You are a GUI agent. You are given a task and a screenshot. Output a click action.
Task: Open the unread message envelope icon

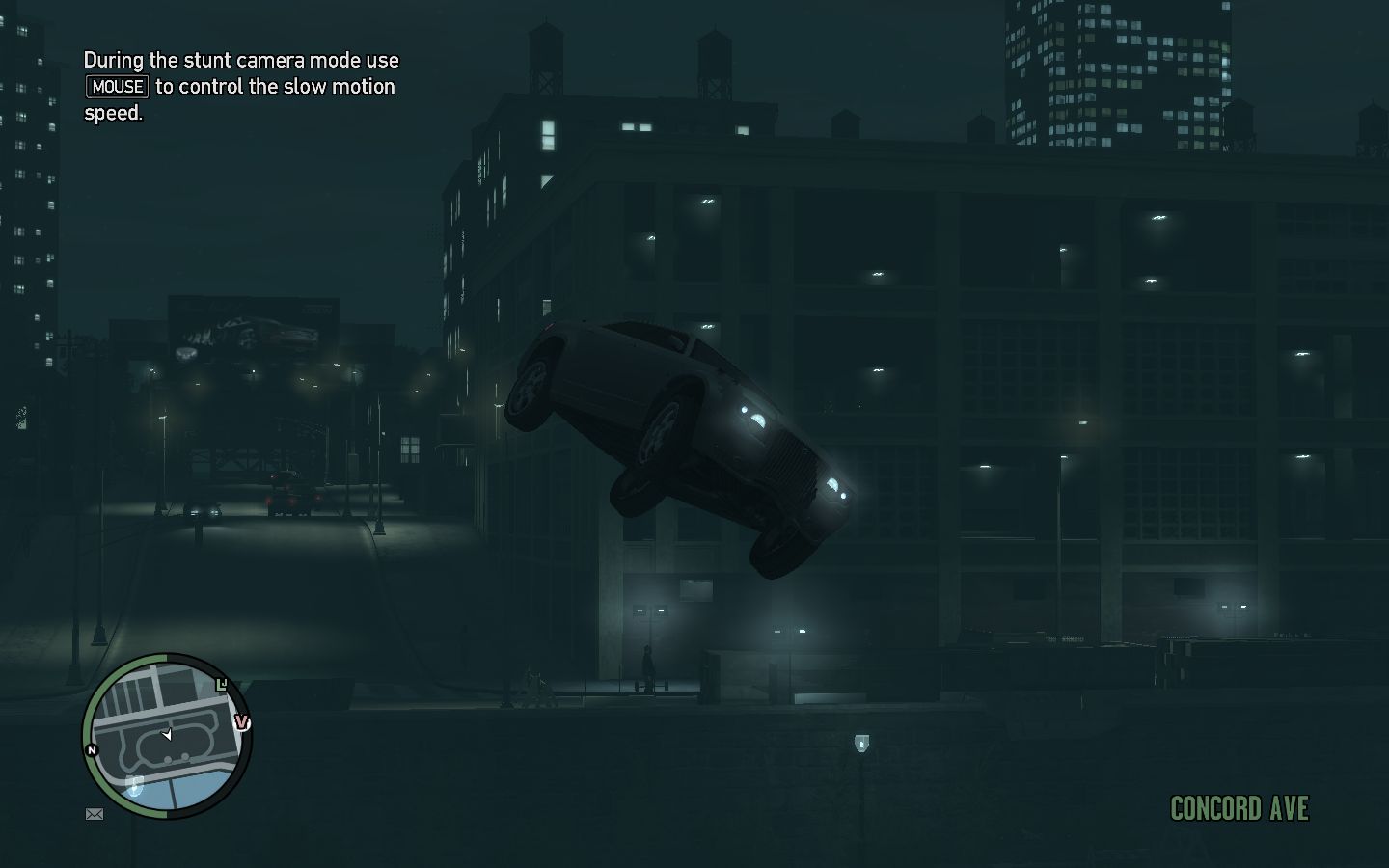click(x=95, y=814)
